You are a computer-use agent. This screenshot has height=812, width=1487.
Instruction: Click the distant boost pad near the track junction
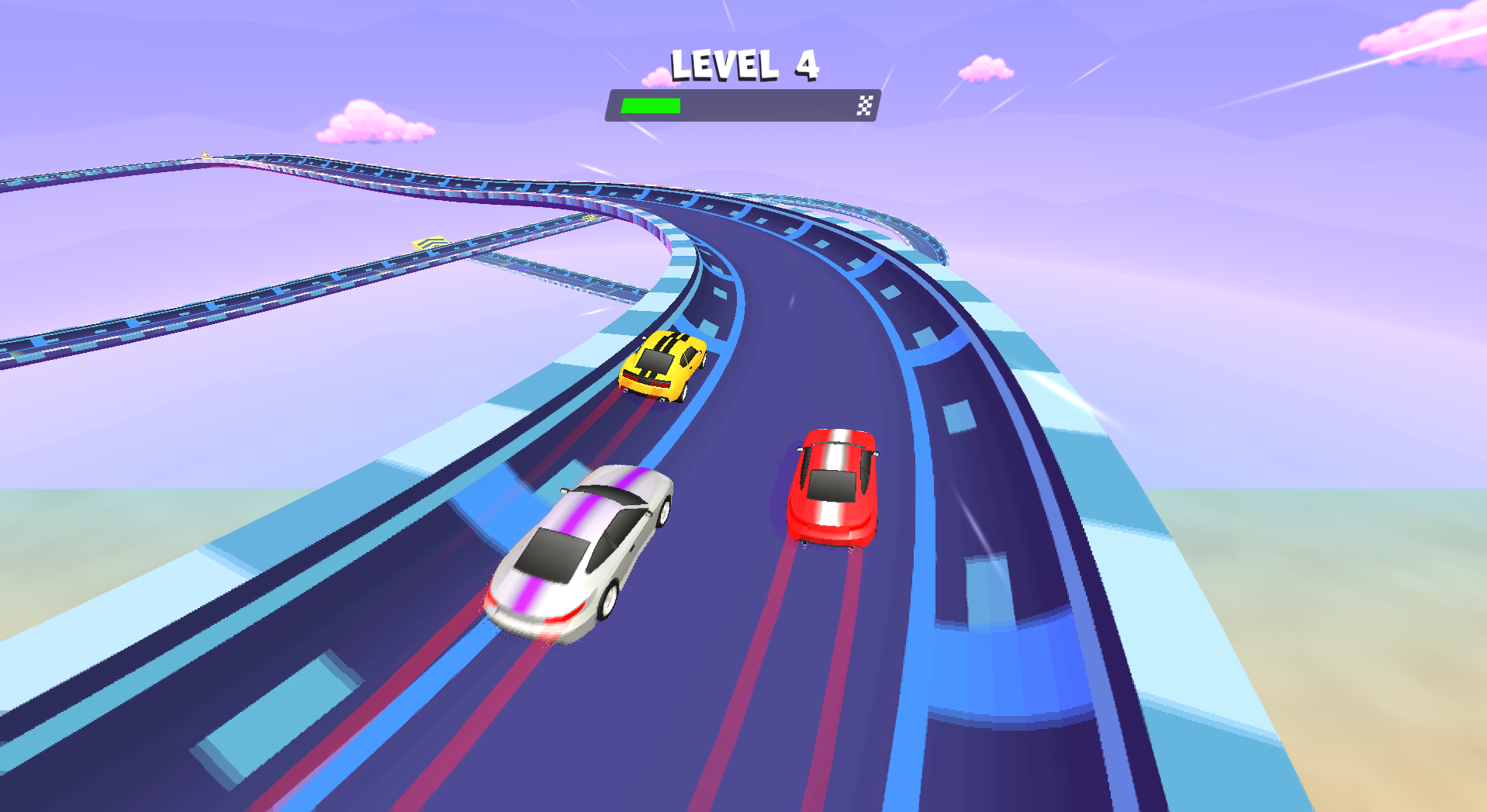(588, 217)
